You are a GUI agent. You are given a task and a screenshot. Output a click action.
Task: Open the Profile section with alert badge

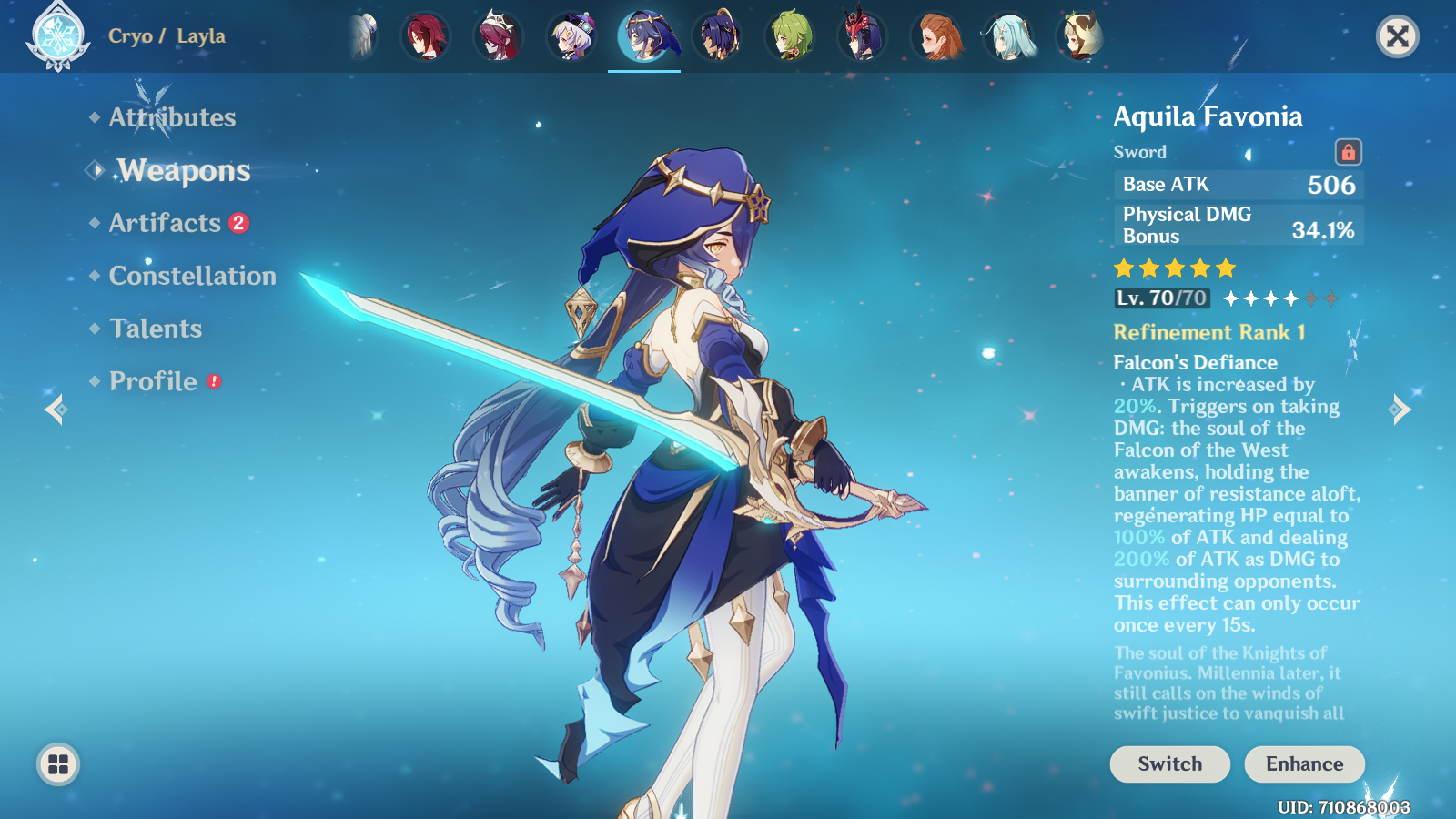click(x=151, y=381)
